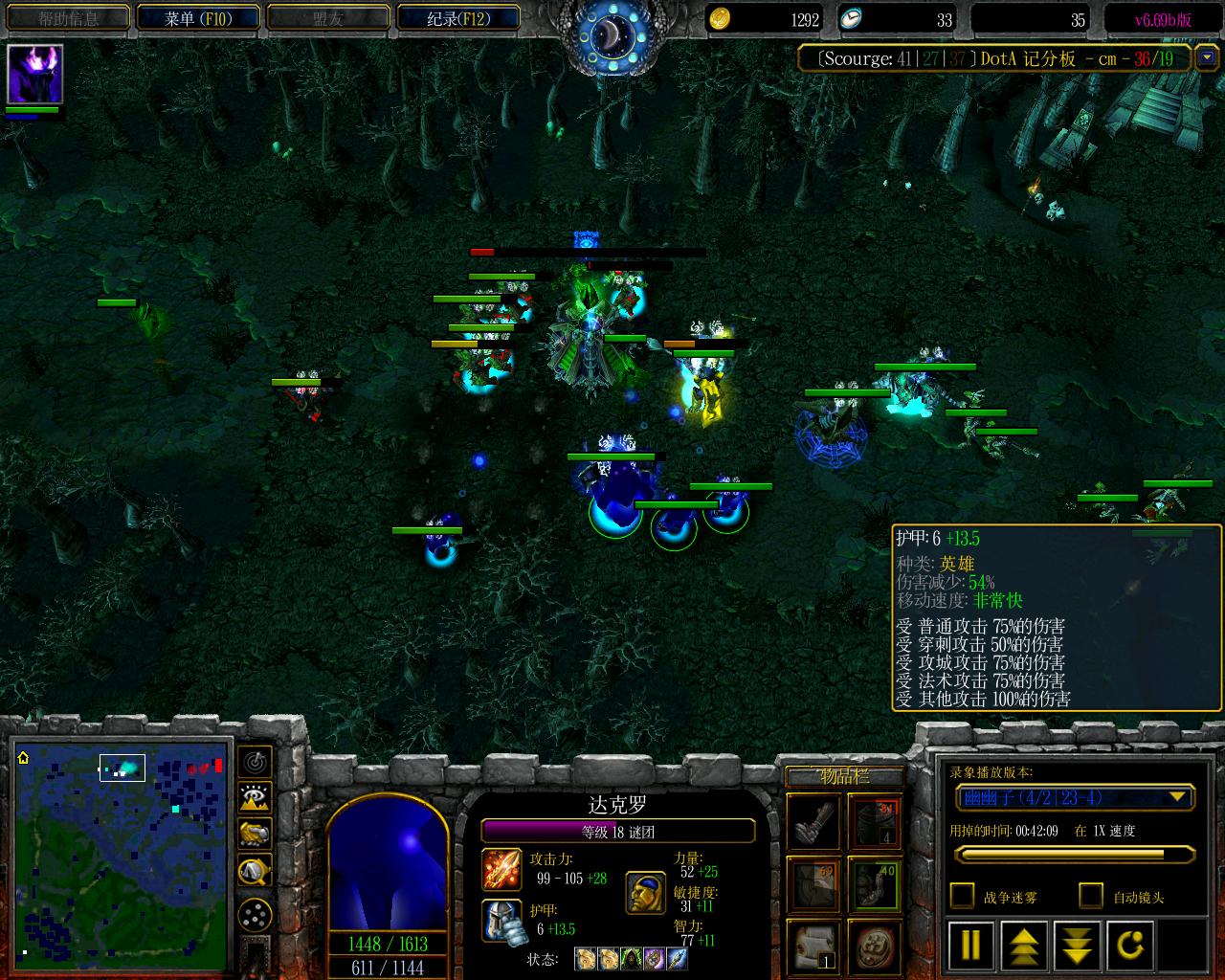This screenshot has width=1225, height=980.
Task: Open the 纪录 (F12) log
Action: coord(458,18)
